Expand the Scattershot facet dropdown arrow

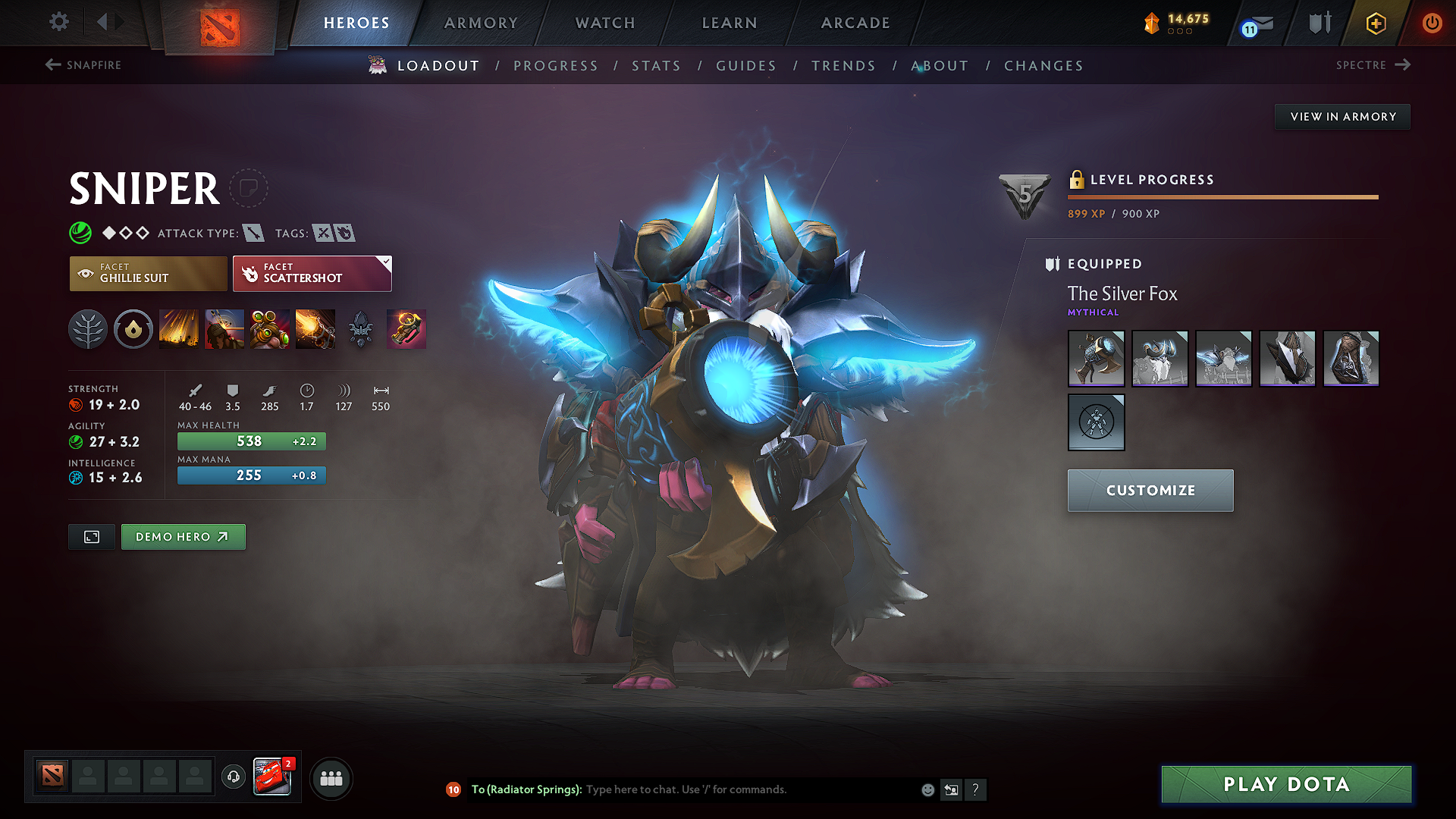386,261
